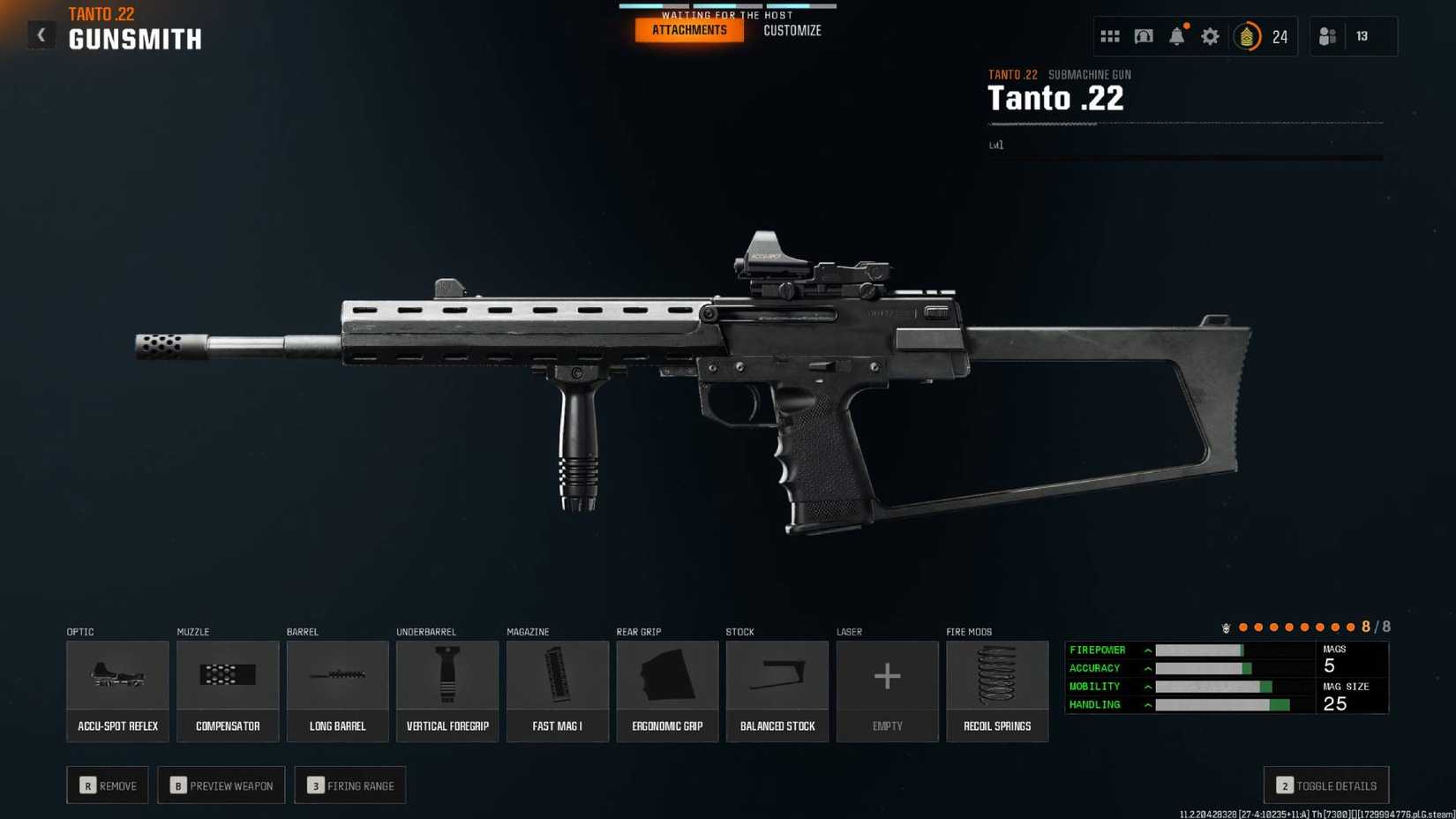Select the Accu-Spot Reflex optic slot
Image resolution: width=1456 pixels, height=819 pixels.
click(117, 690)
